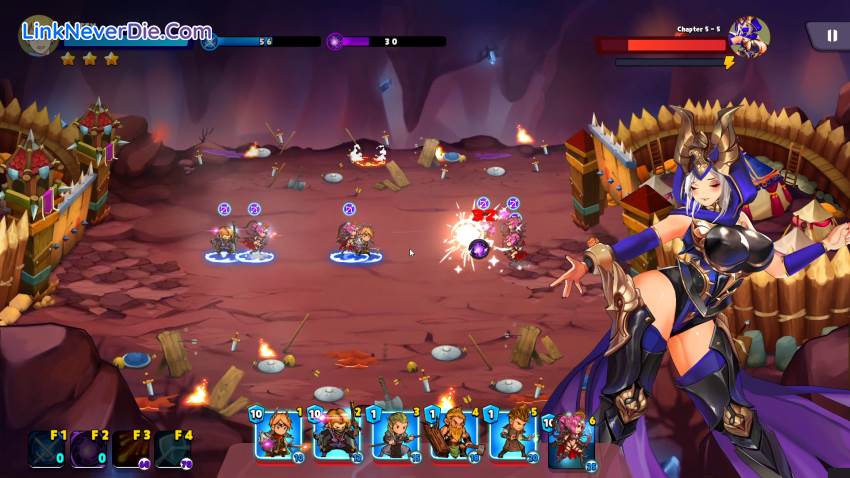Screen dimensions: 850x478
Task: Pick hero card 3, the green-haired spearman
Action: pos(395,435)
